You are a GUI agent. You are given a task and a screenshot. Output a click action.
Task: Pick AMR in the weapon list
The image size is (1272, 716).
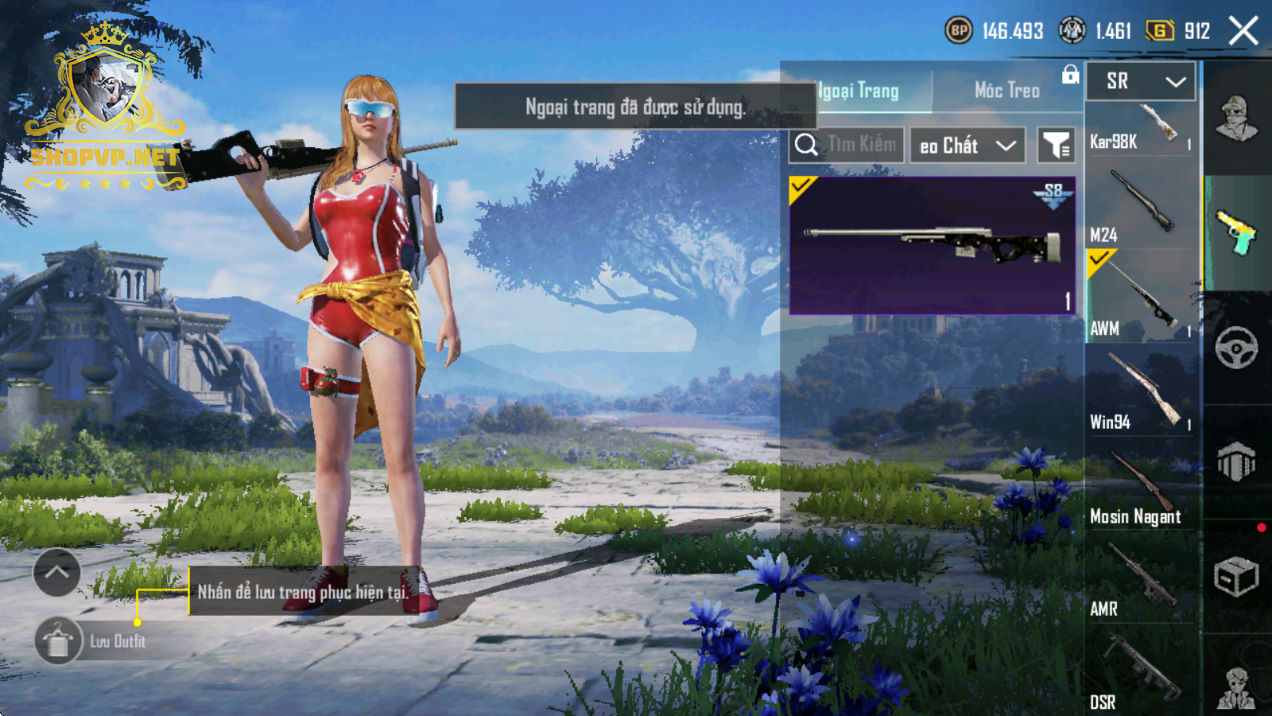(1140, 578)
